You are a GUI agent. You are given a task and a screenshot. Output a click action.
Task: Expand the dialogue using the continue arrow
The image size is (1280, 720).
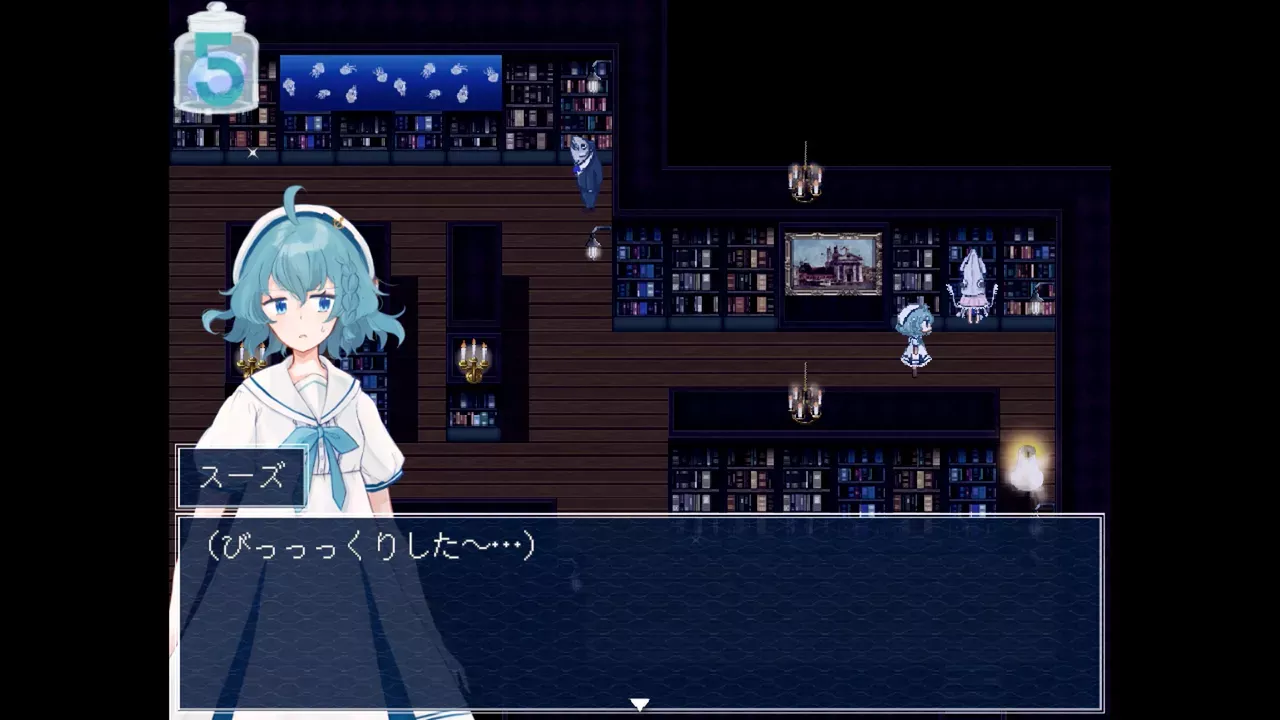click(640, 704)
